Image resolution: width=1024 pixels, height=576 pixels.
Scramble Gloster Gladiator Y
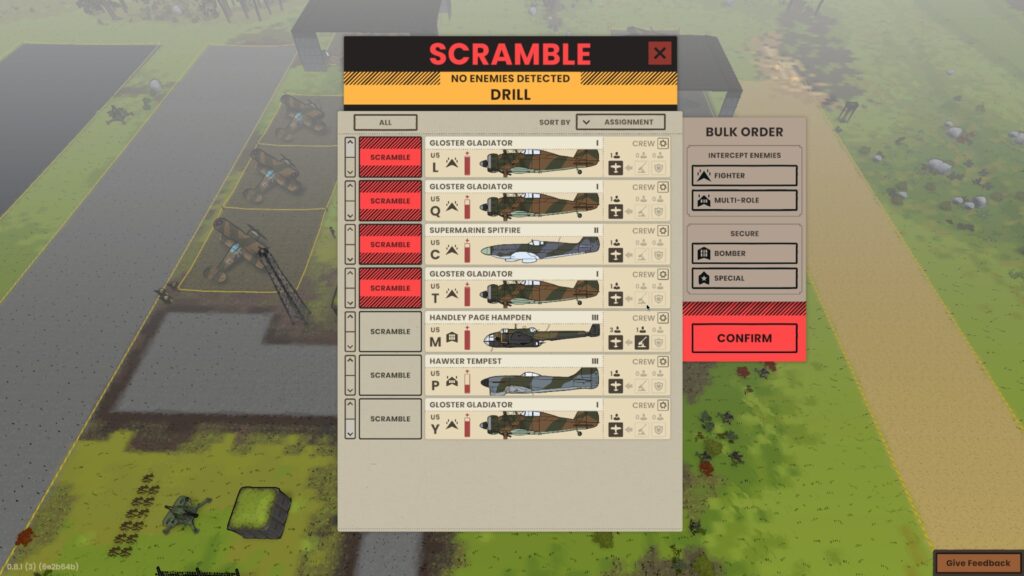[x=390, y=419]
